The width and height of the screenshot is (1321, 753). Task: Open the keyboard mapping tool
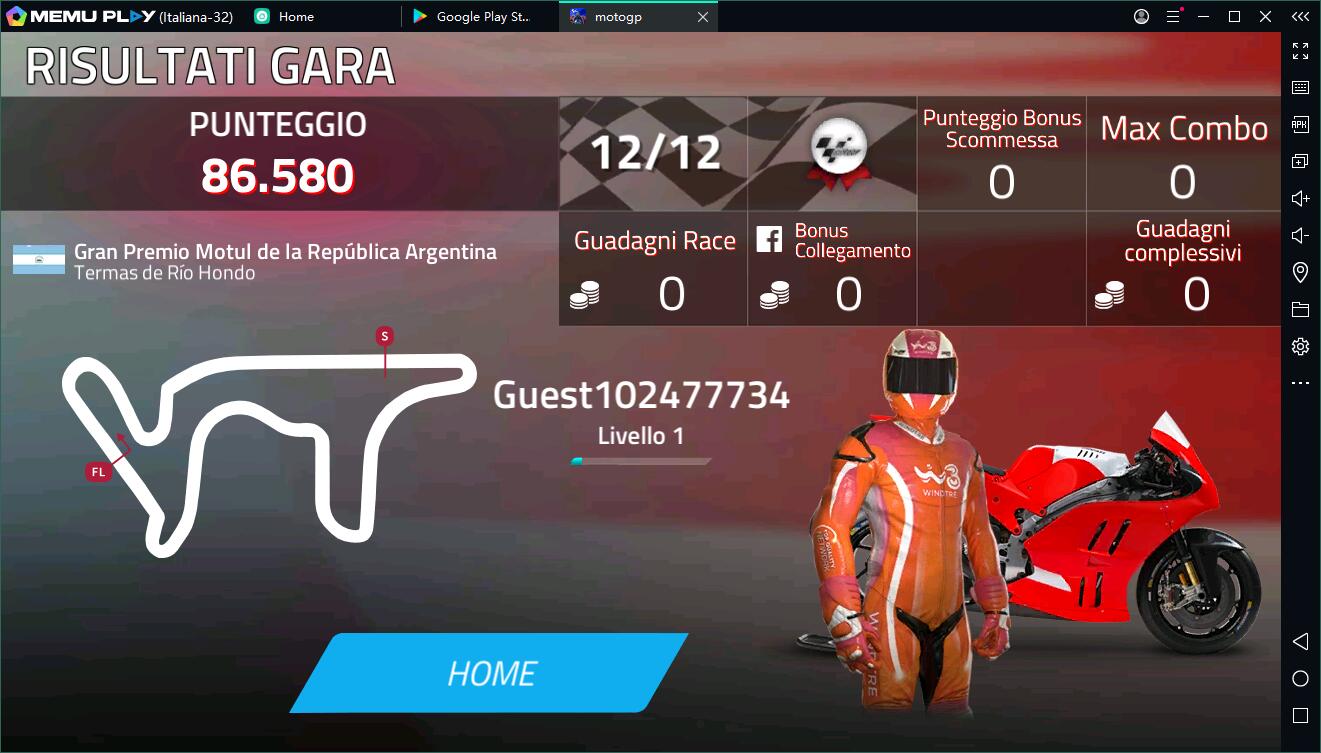pos(1300,86)
